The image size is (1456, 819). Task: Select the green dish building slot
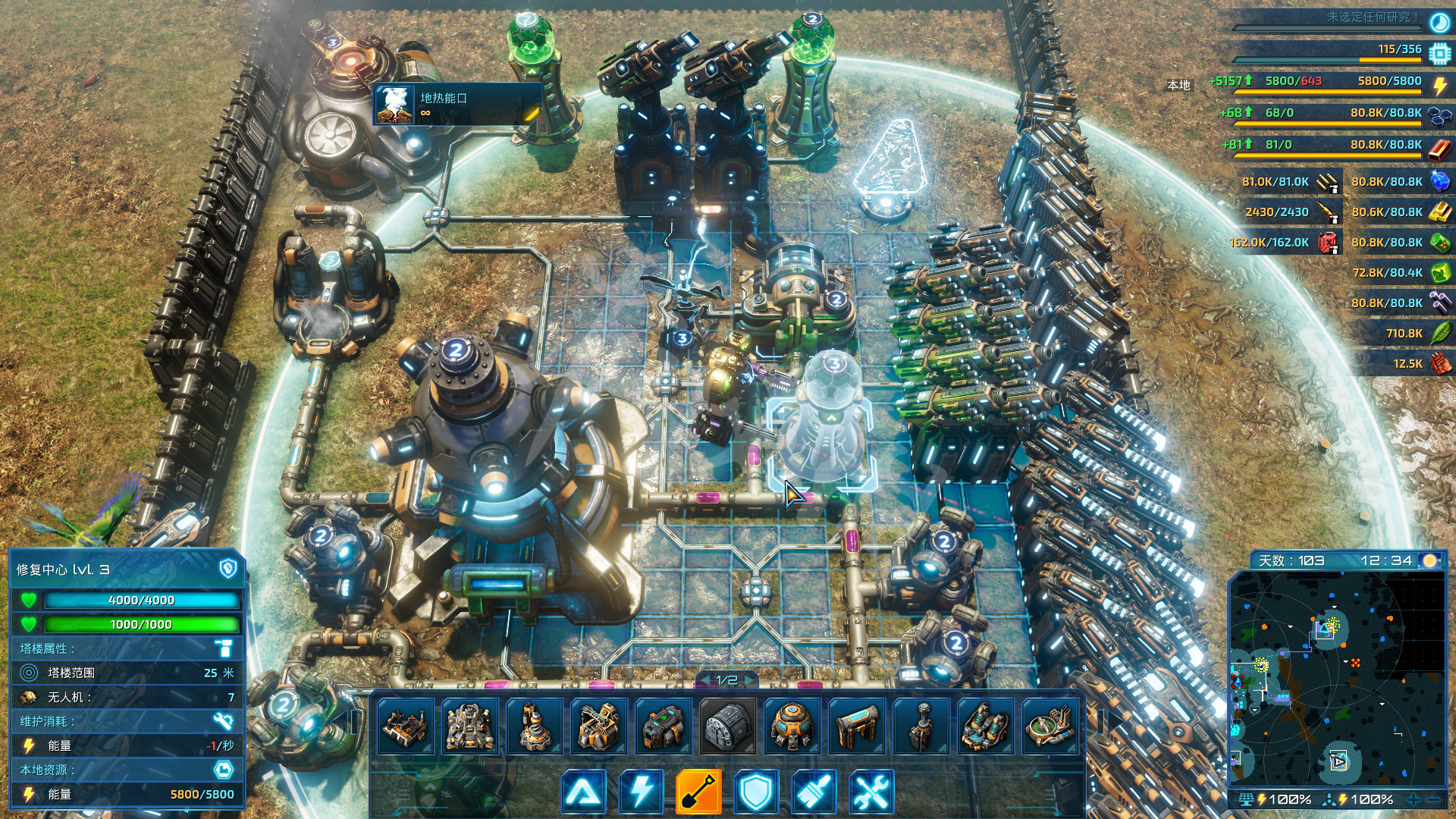pos(1050,726)
